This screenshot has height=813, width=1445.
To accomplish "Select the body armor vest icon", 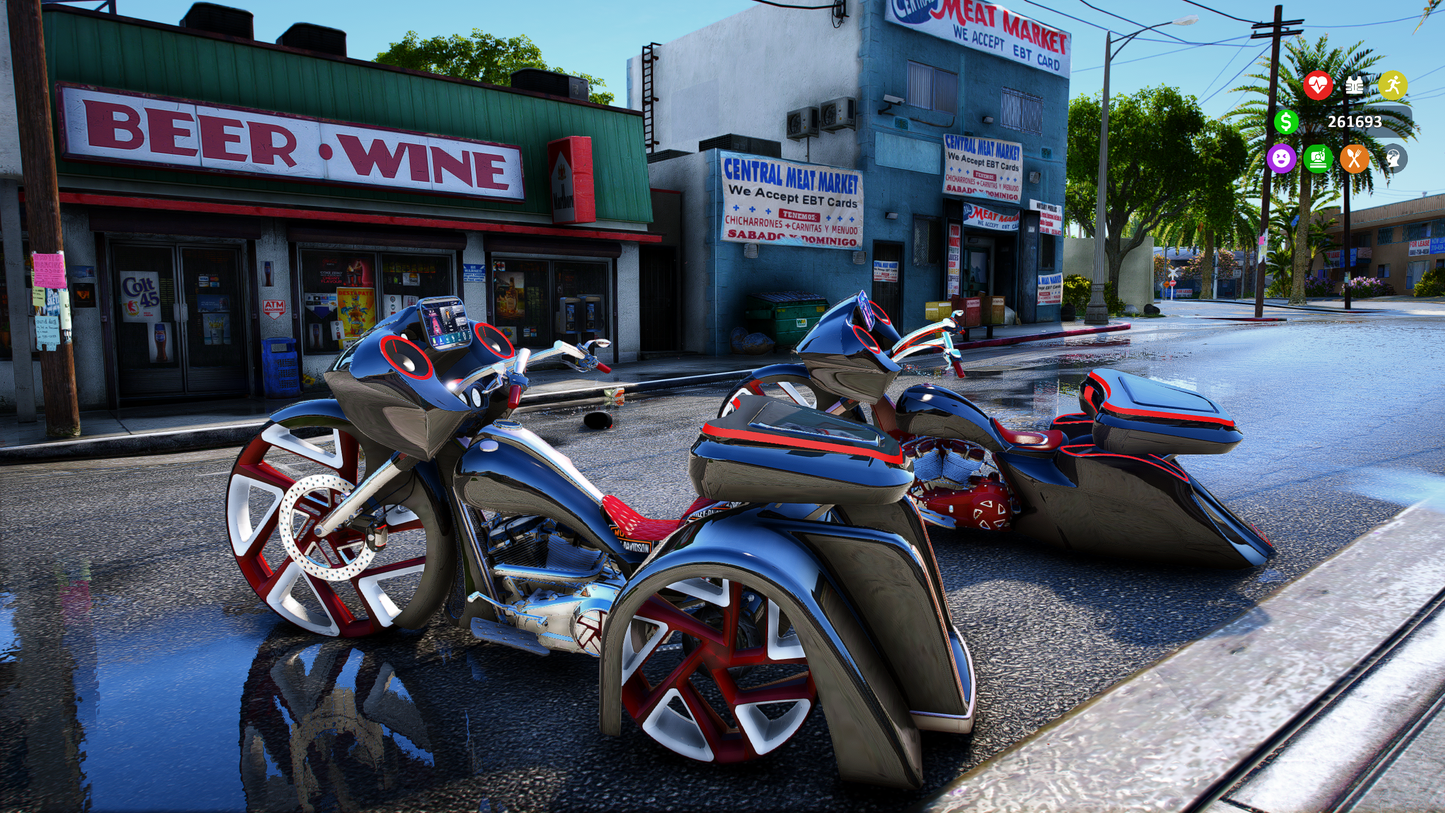I will 1354,86.
